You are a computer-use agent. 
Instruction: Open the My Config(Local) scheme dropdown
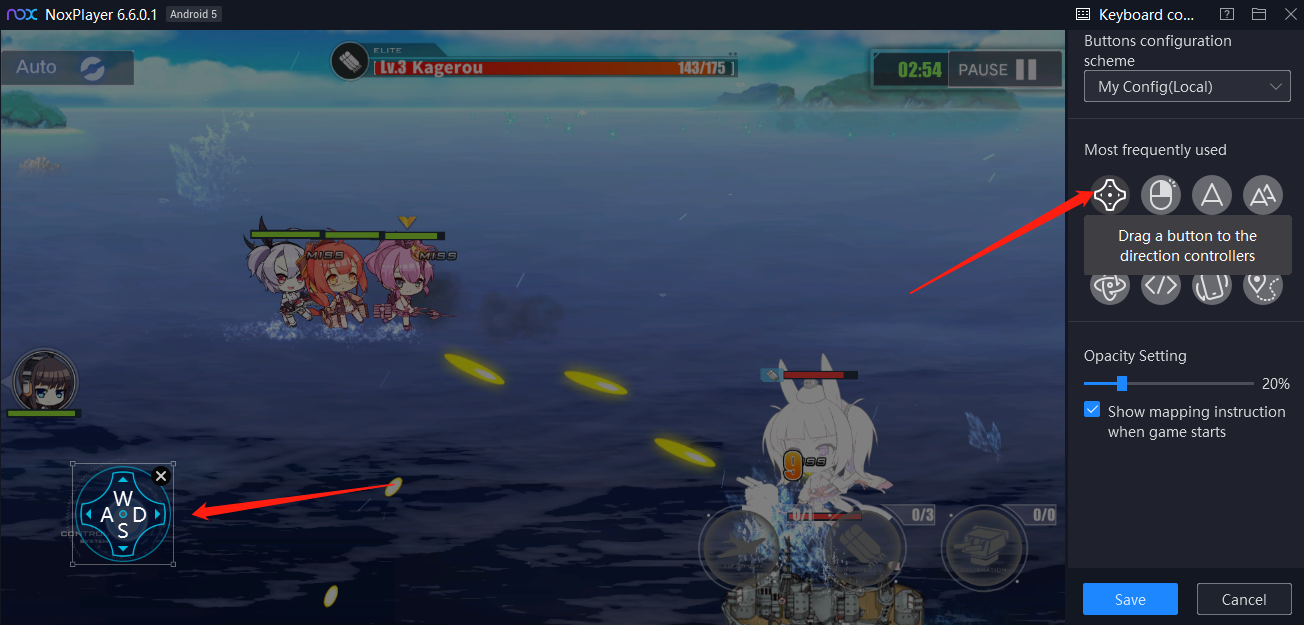[x=1187, y=87]
